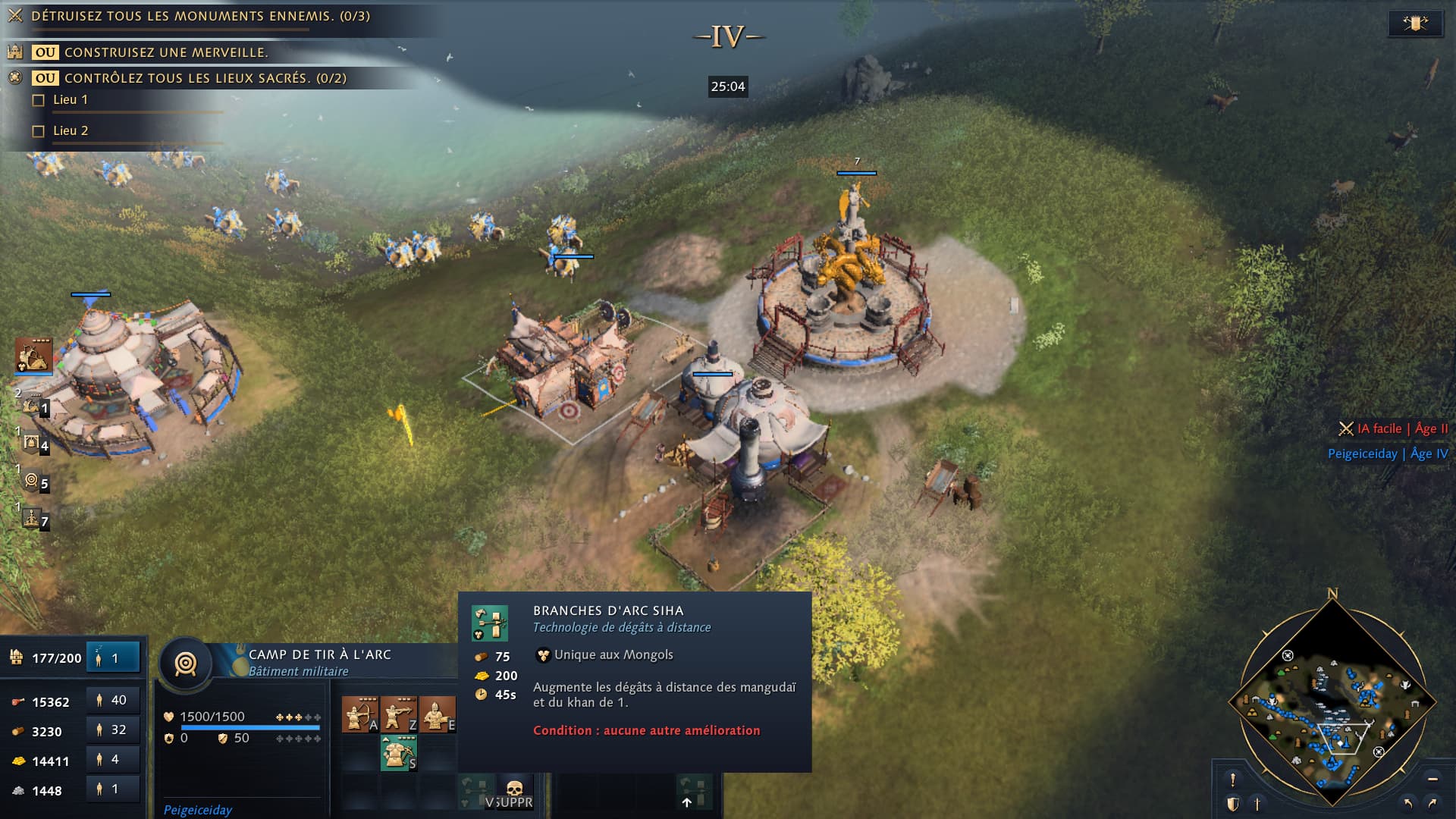The width and height of the screenshot is (1456, 819).
Task: Toggle the shield button beside the minimap
Action: pos(1233,804)
